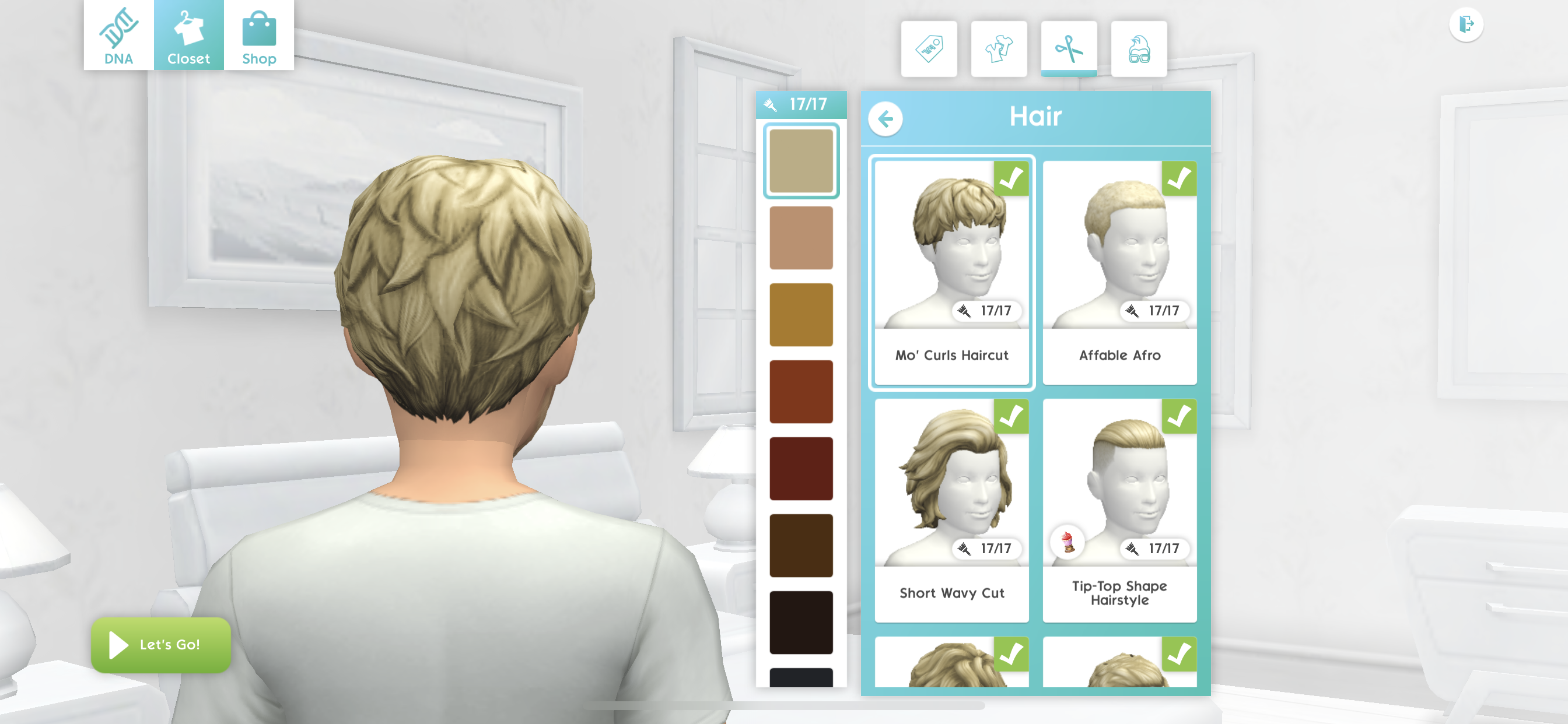Pick the Short Wavy Cut
Viewport: 1568px width, 724px height.
click(951, 510)
